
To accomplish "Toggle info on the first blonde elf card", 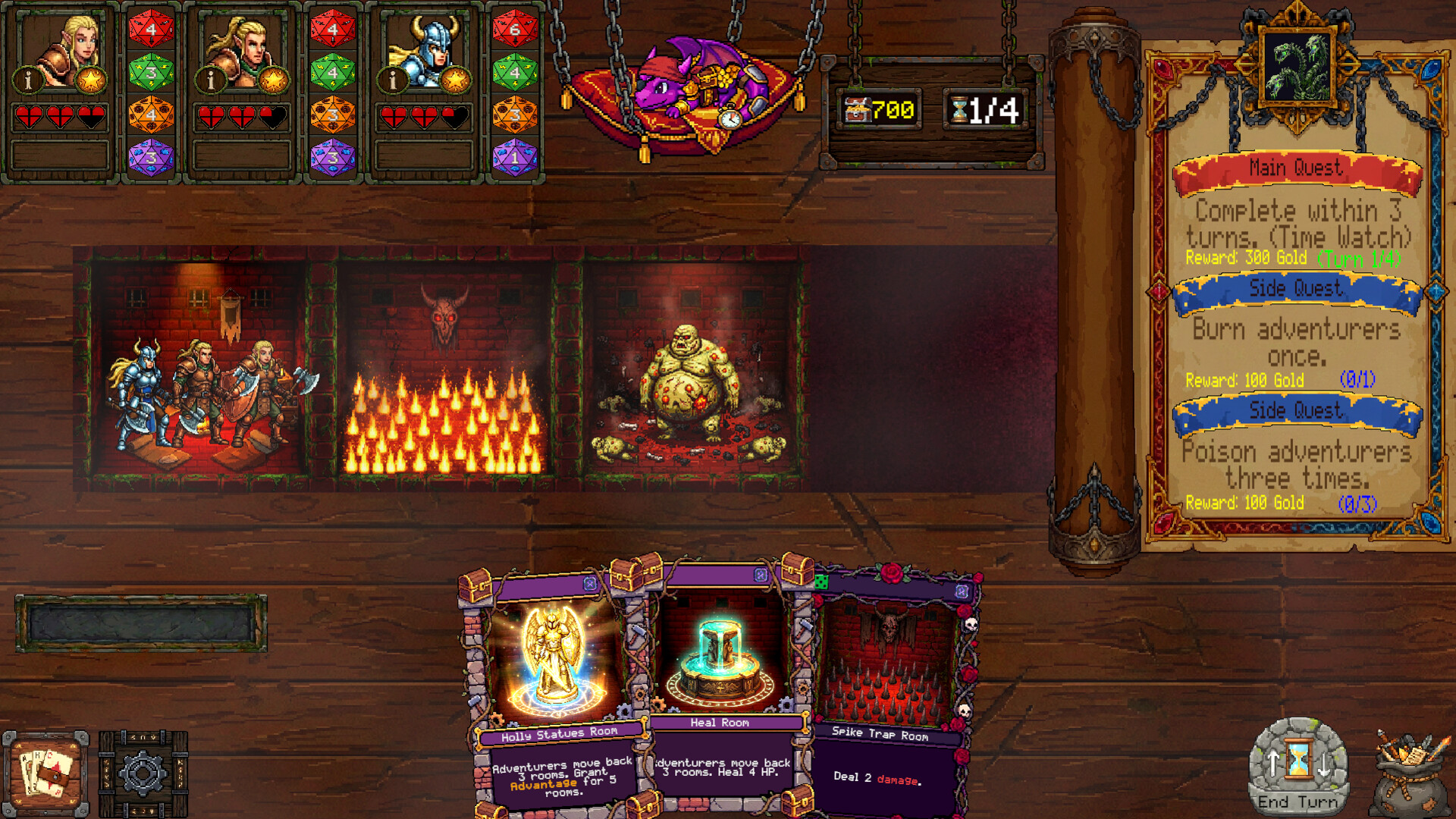I will (27, 79).
